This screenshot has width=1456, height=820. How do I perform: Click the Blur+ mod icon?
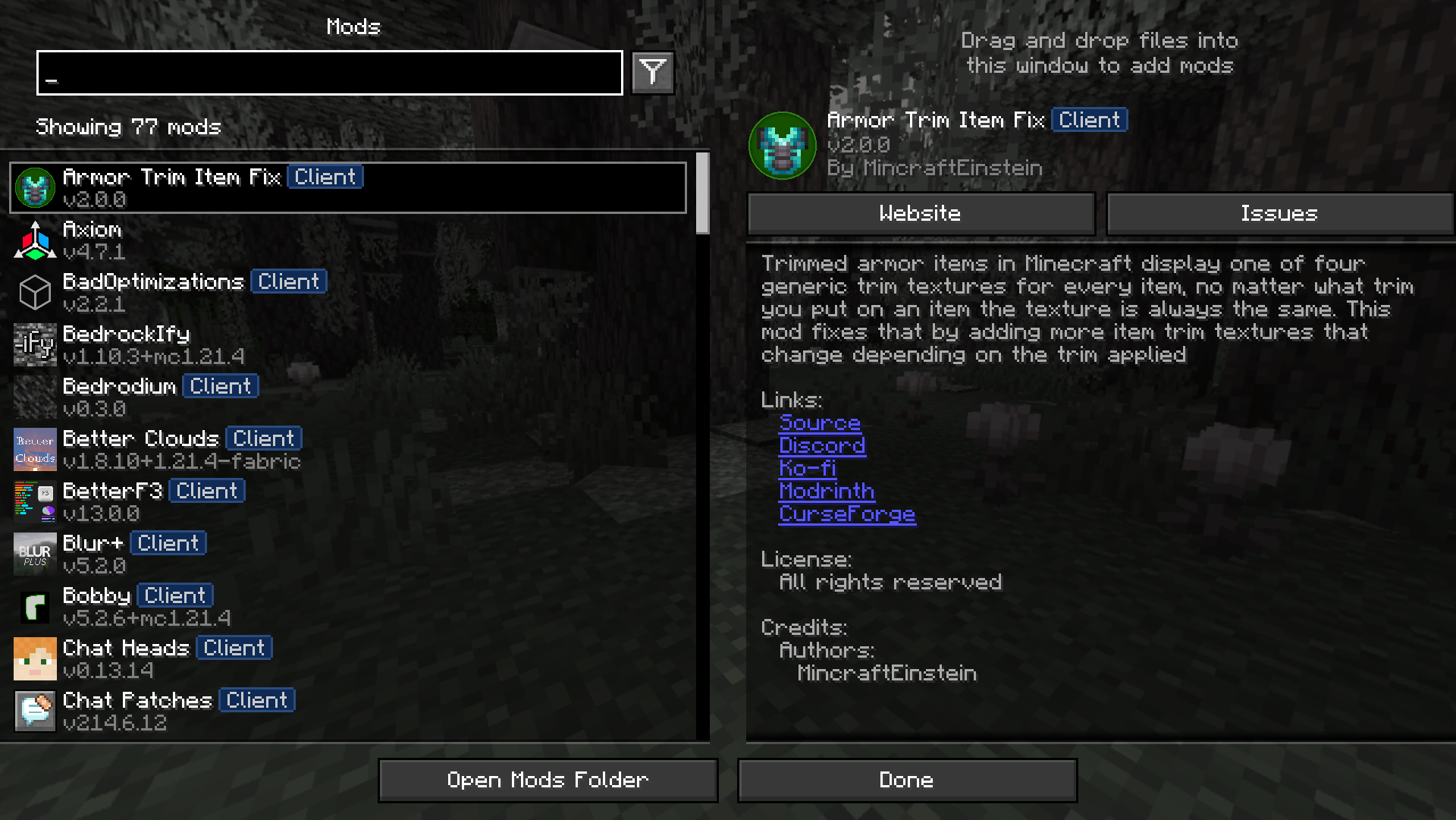34,554
